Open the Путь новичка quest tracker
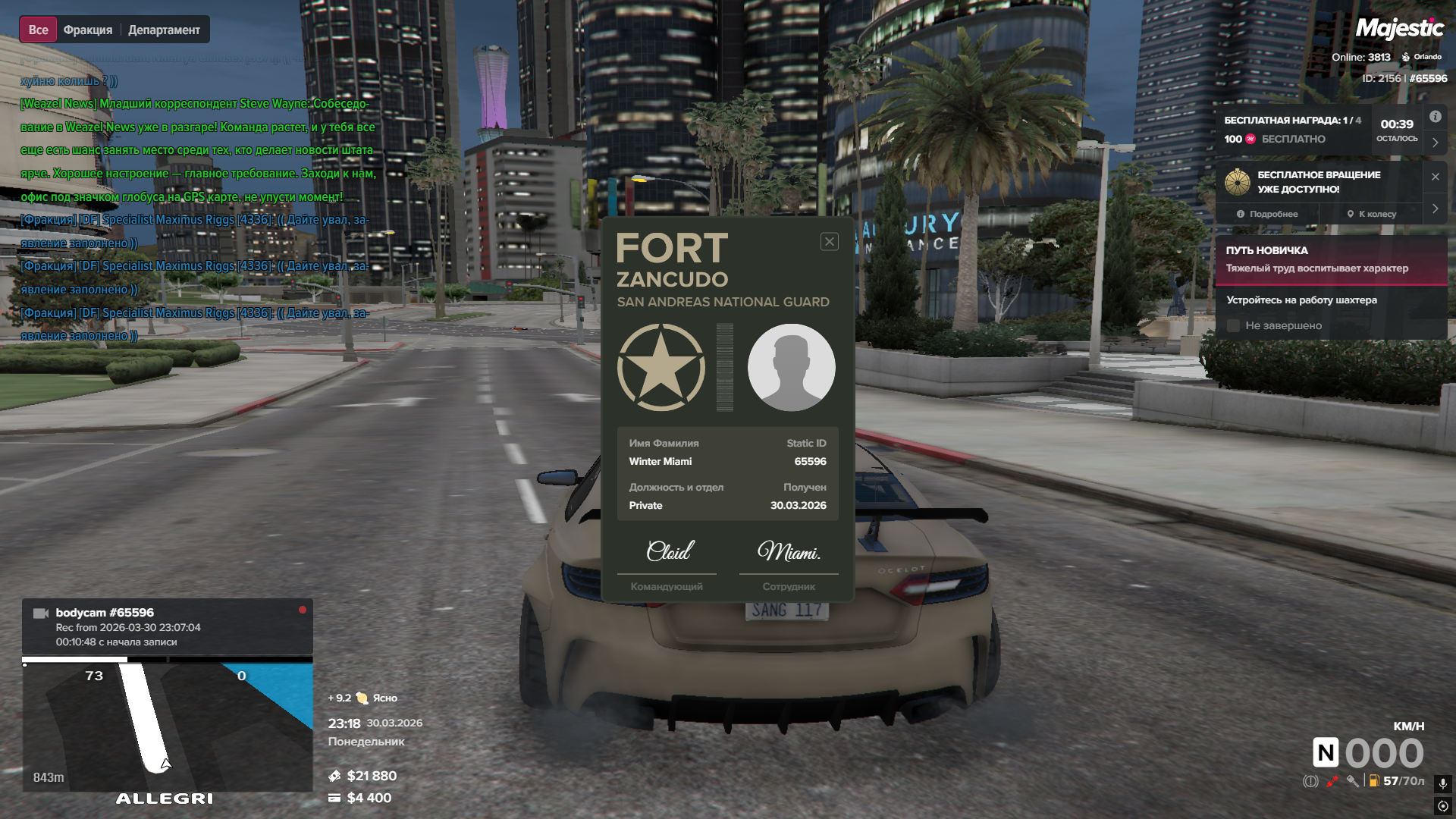Image resolution: width=1456 pixels, height=819 pixels. tap(1331, 259)
